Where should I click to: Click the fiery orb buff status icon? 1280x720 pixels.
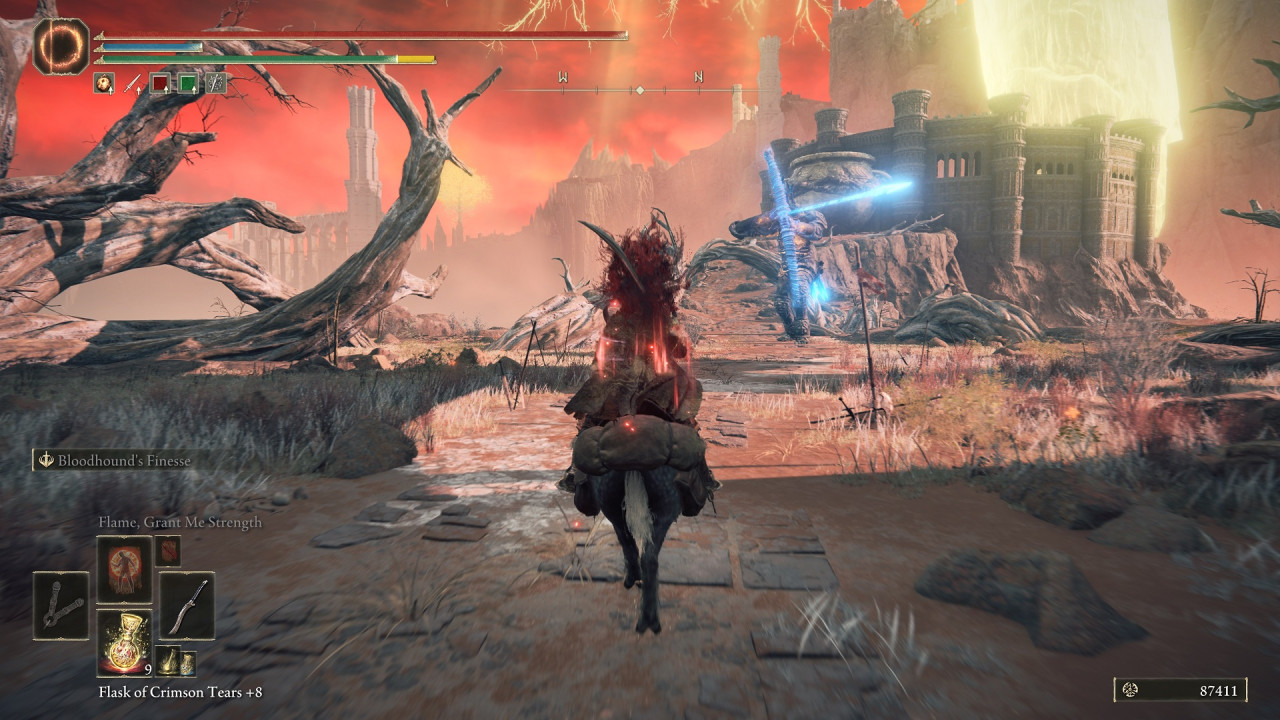tap(104, 84)
